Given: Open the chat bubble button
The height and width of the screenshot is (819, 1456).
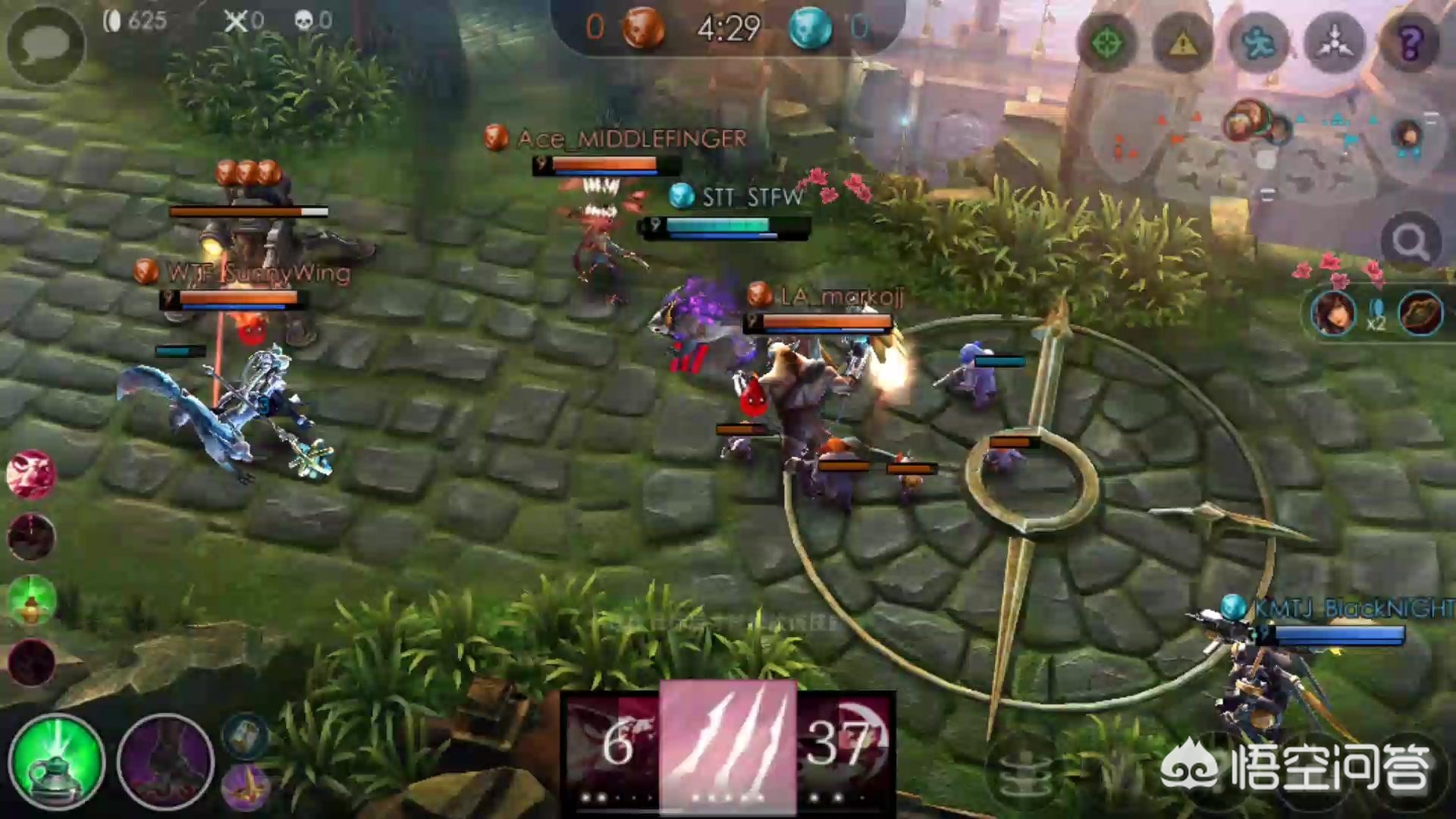Looking at the screenshot, I should pos(45,45).
